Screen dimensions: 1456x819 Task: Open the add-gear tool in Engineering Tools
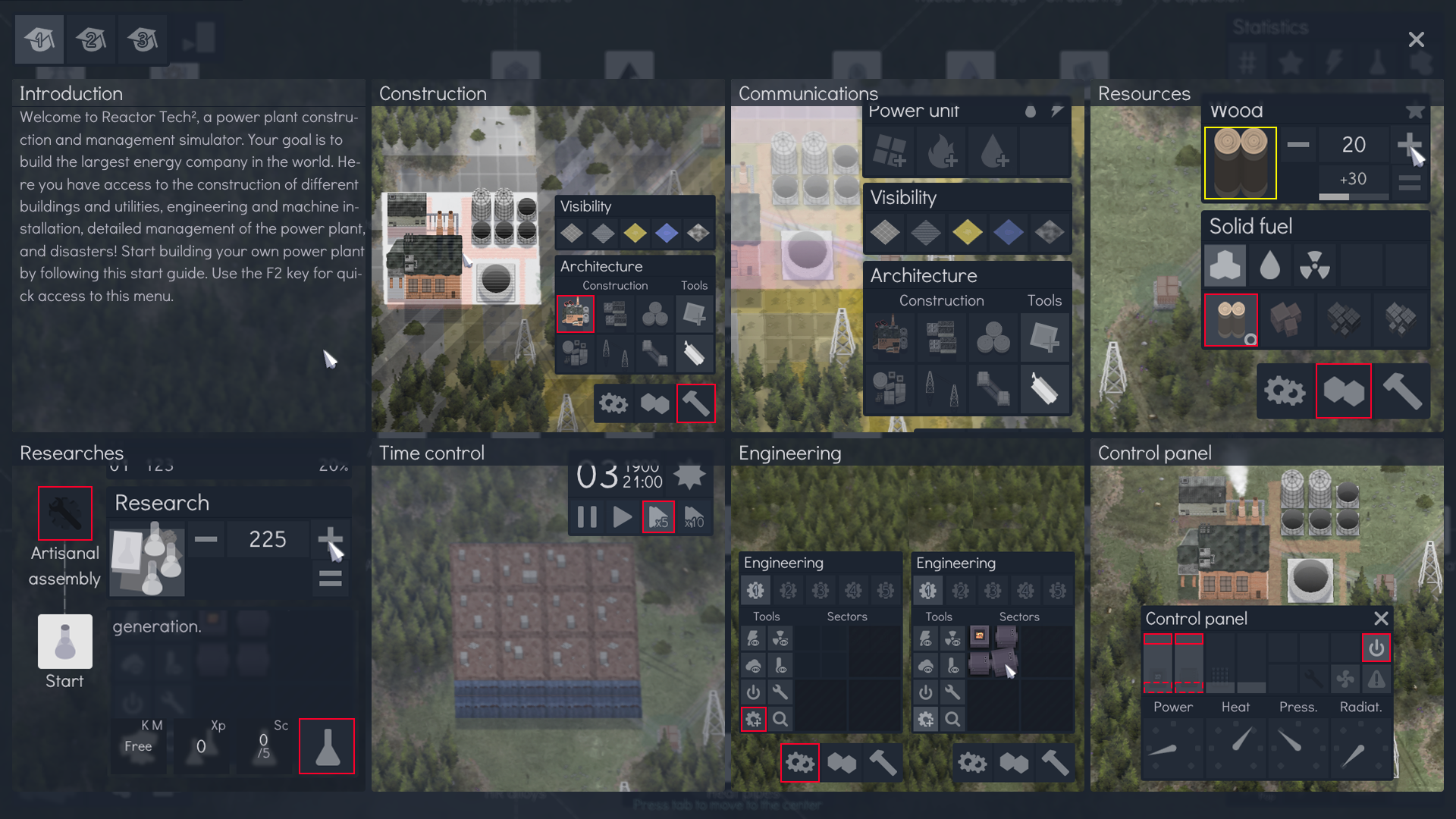(x=754, y=719)
